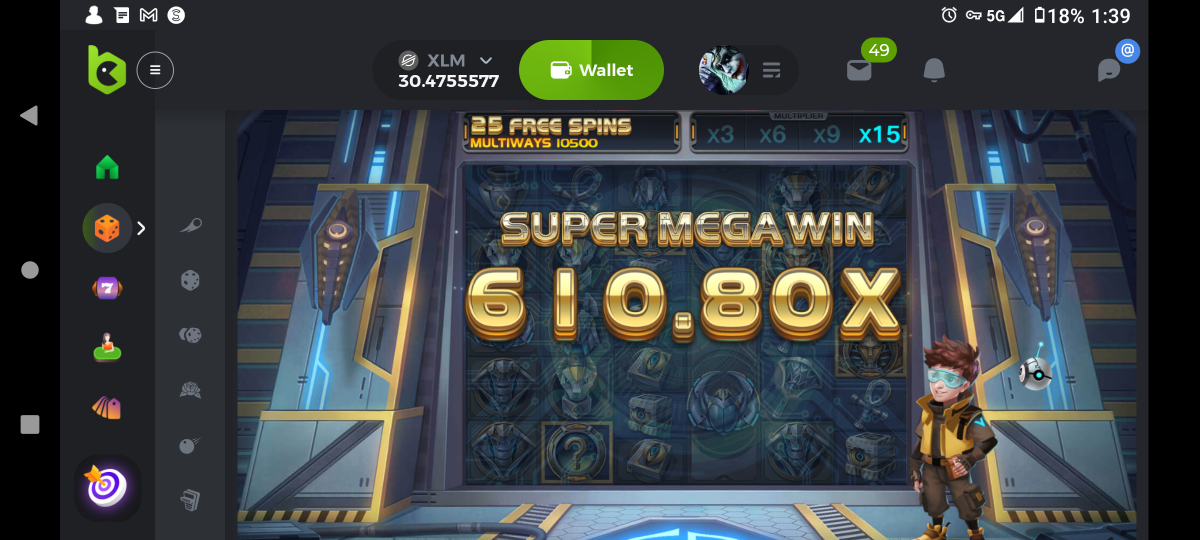Expand the arrow beside the dice icon
This screenshot has height=540, width=1200.
[141, 228]
